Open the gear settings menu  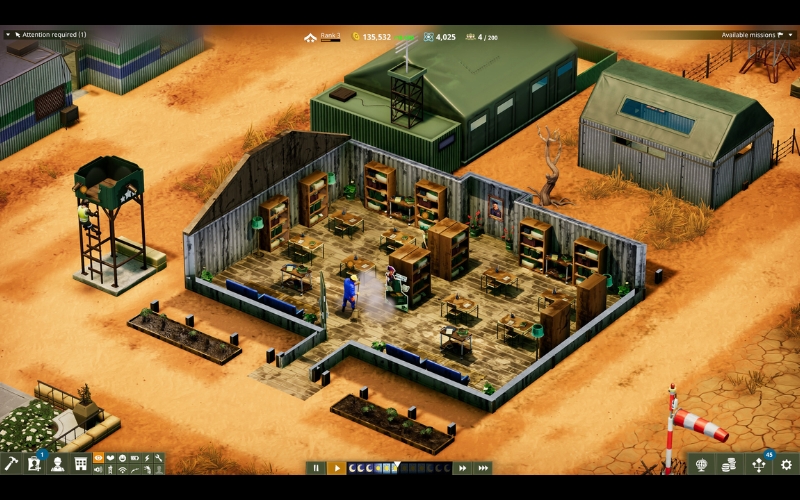coord(786,464)
